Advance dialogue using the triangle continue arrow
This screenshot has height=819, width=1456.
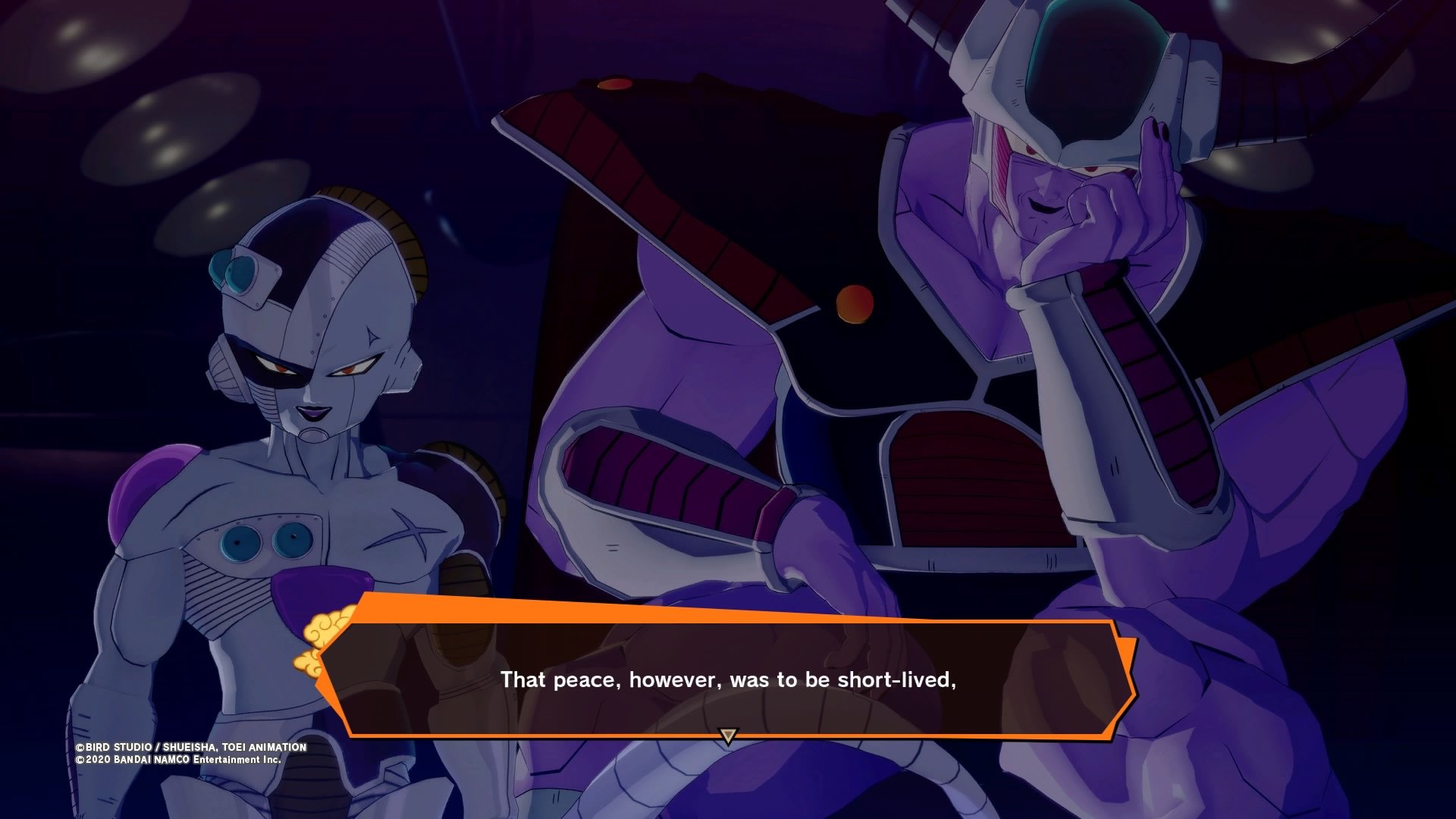(728, 736)
